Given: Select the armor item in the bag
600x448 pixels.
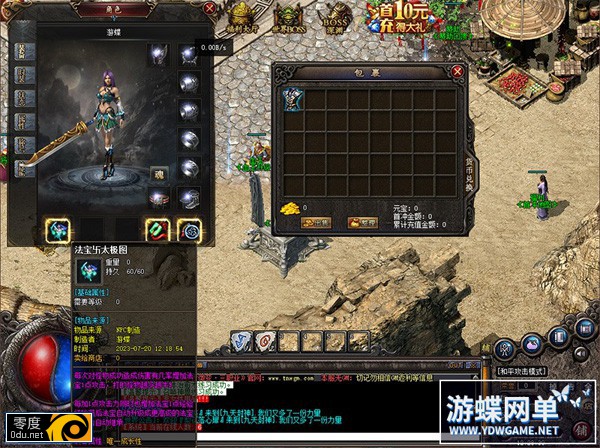Looking at the screenshot, I should click(293, 98).
